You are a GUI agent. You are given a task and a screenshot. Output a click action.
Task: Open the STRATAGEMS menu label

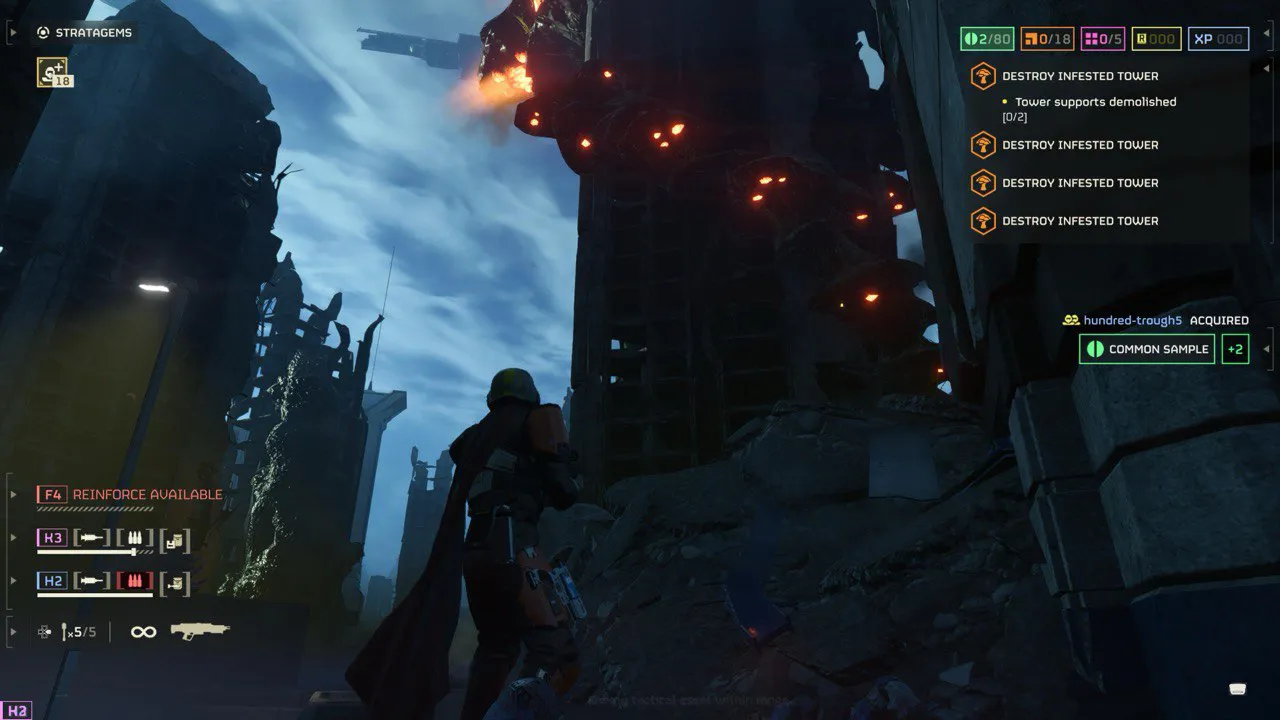click(95, 31)
